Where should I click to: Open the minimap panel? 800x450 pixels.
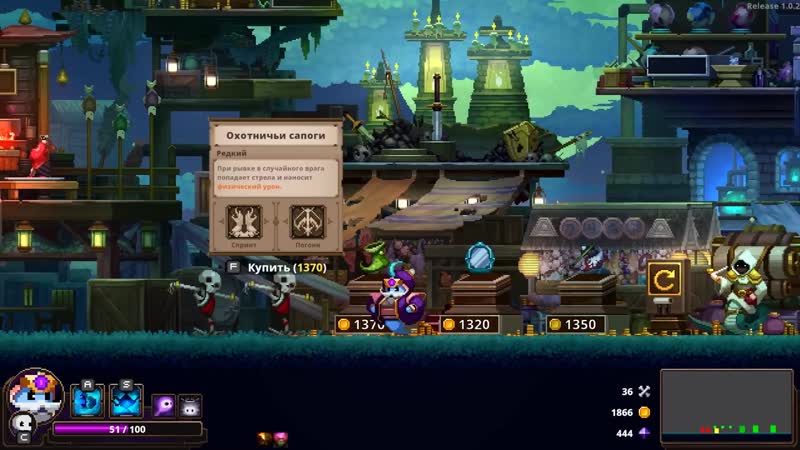(x=726, y=405)
